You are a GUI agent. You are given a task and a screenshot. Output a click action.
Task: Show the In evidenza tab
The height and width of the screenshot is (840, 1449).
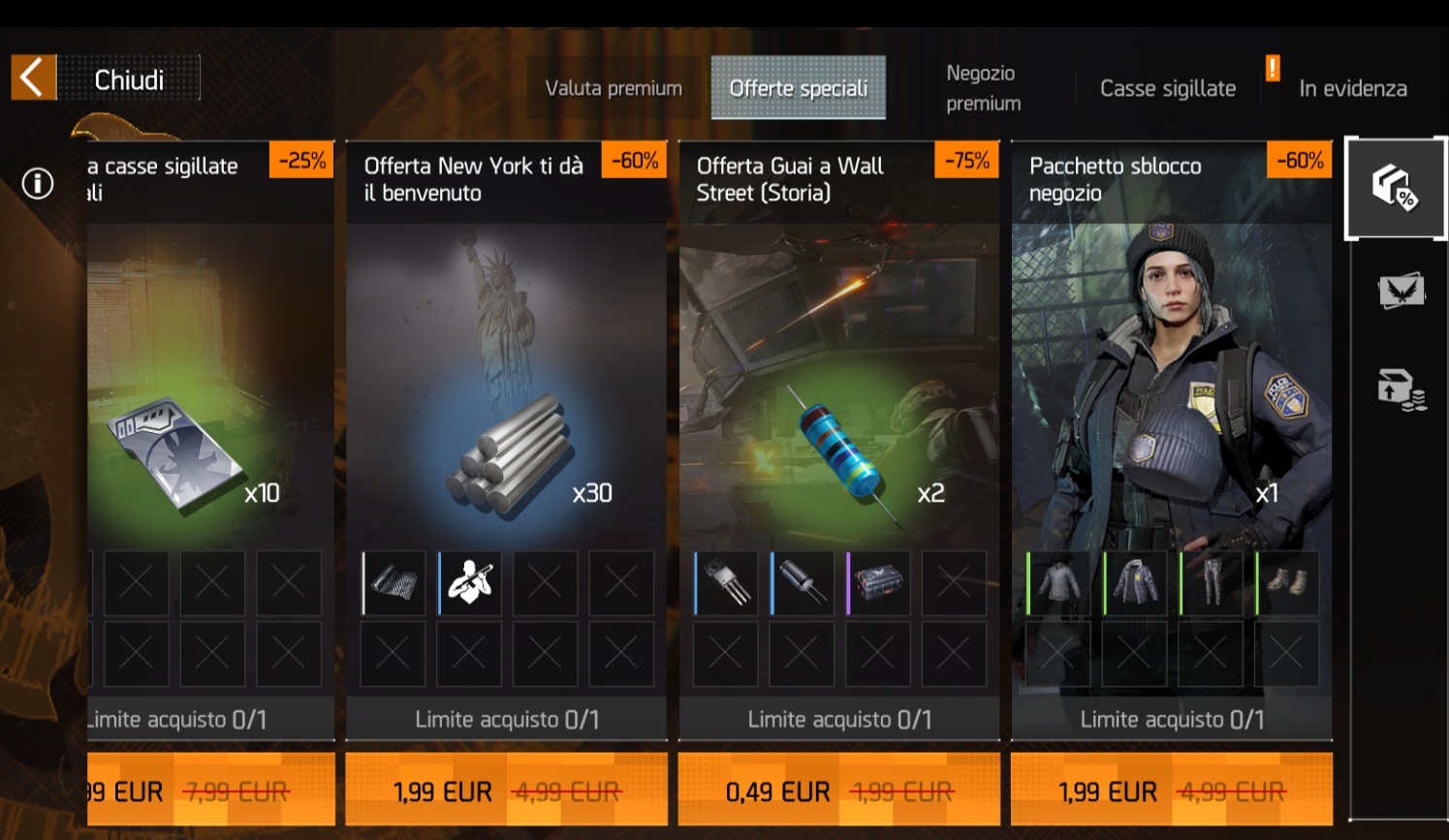1352,88
